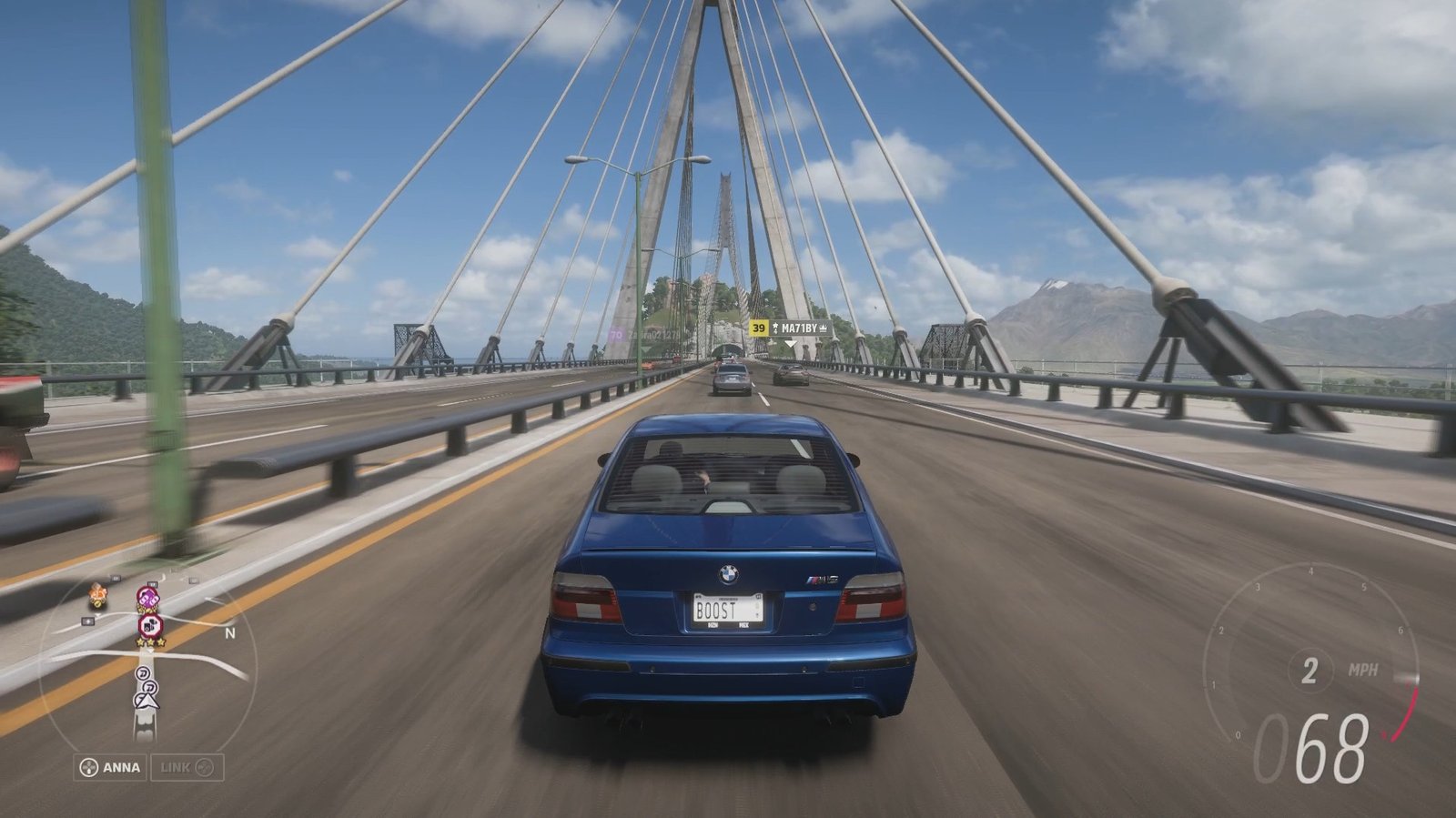Click the small arrow above the minimap event

point(149,651)
